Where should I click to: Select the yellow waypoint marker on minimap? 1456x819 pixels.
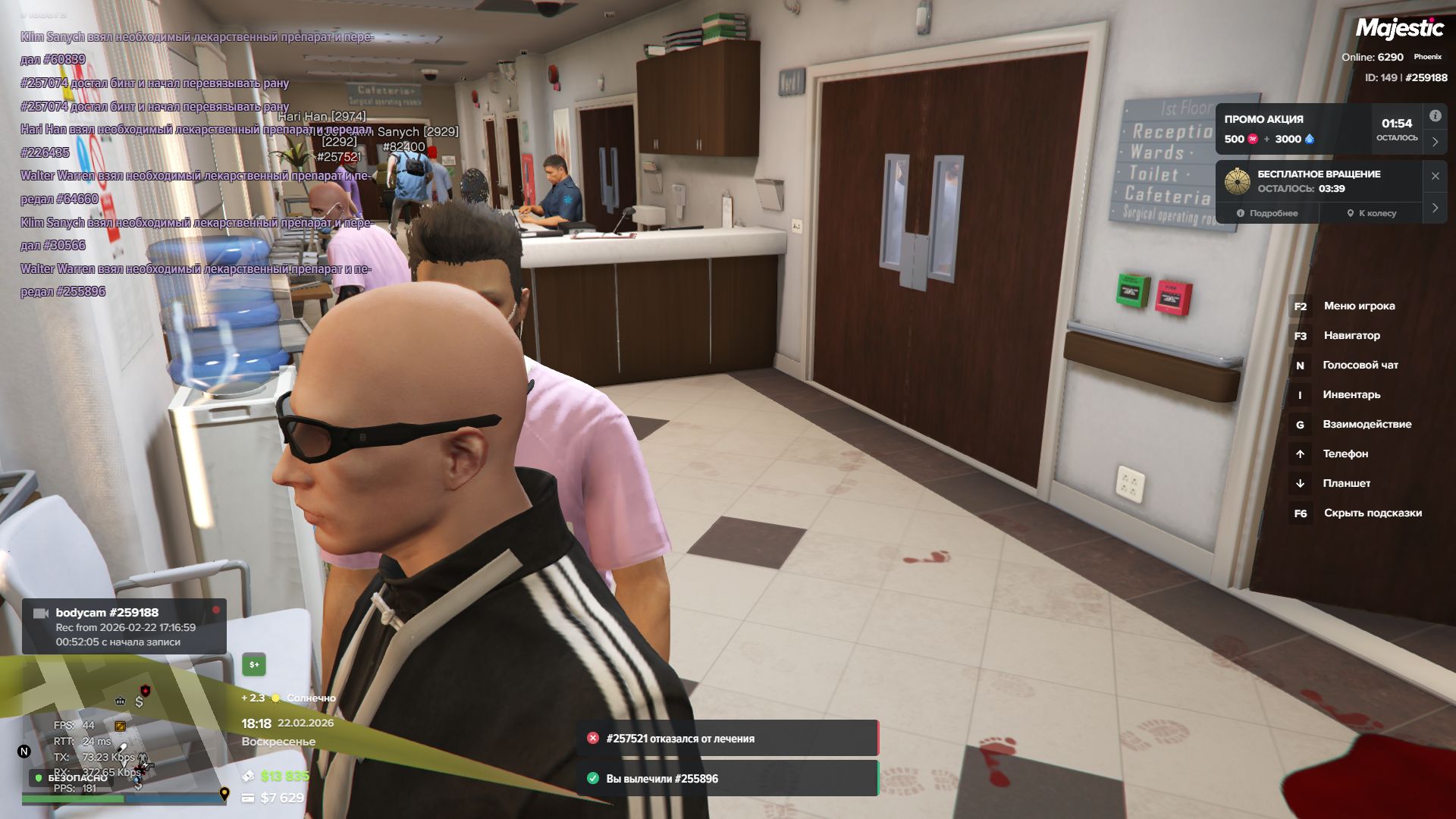point(224,794)
